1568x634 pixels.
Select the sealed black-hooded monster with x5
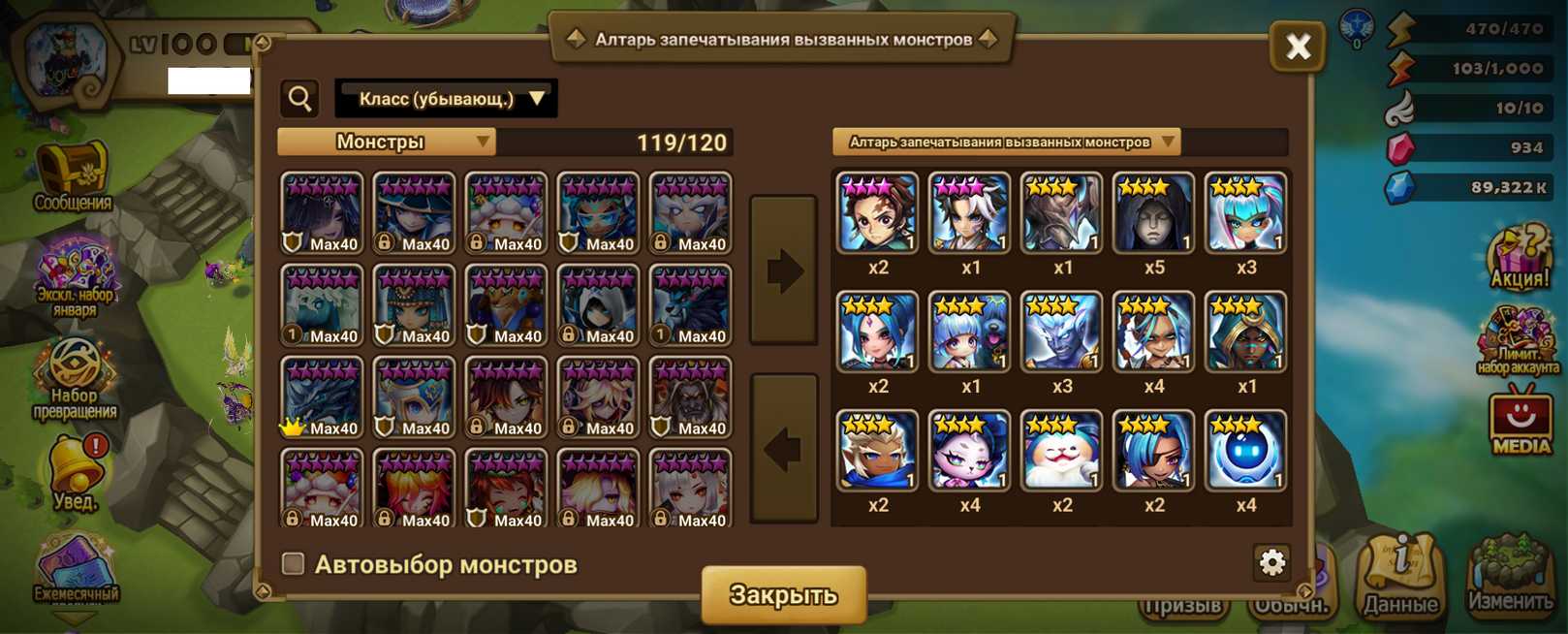pyautogui.click(x=1153, y=213)
